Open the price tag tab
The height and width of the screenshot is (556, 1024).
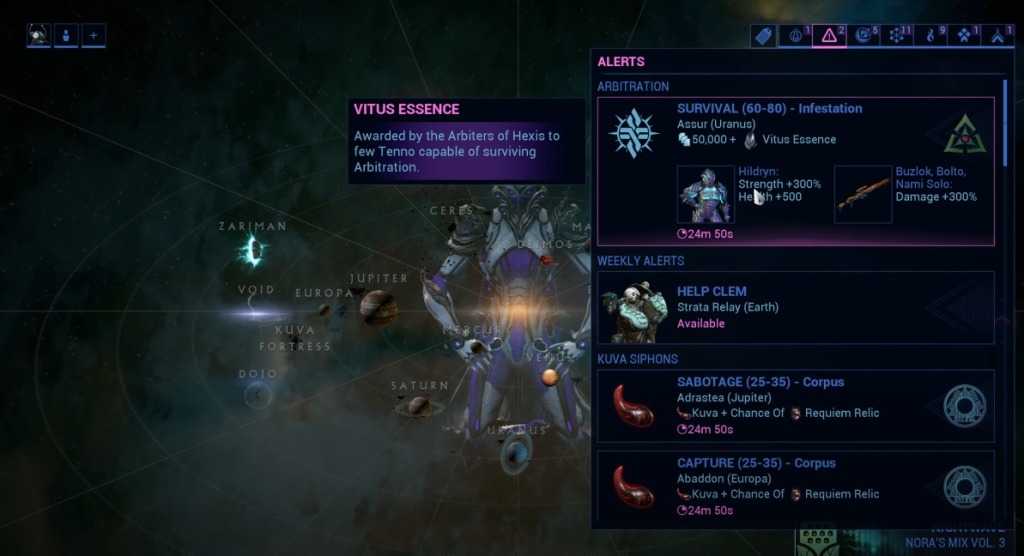pos(763,36)
